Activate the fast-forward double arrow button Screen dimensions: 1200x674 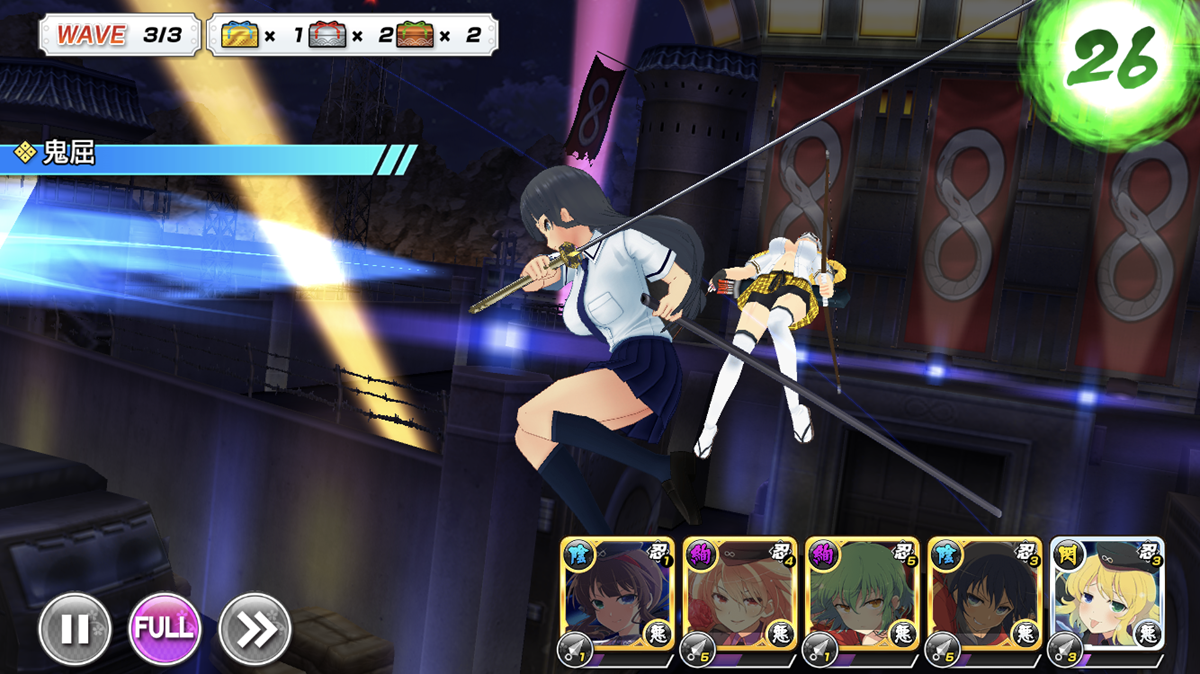(255, 629)
